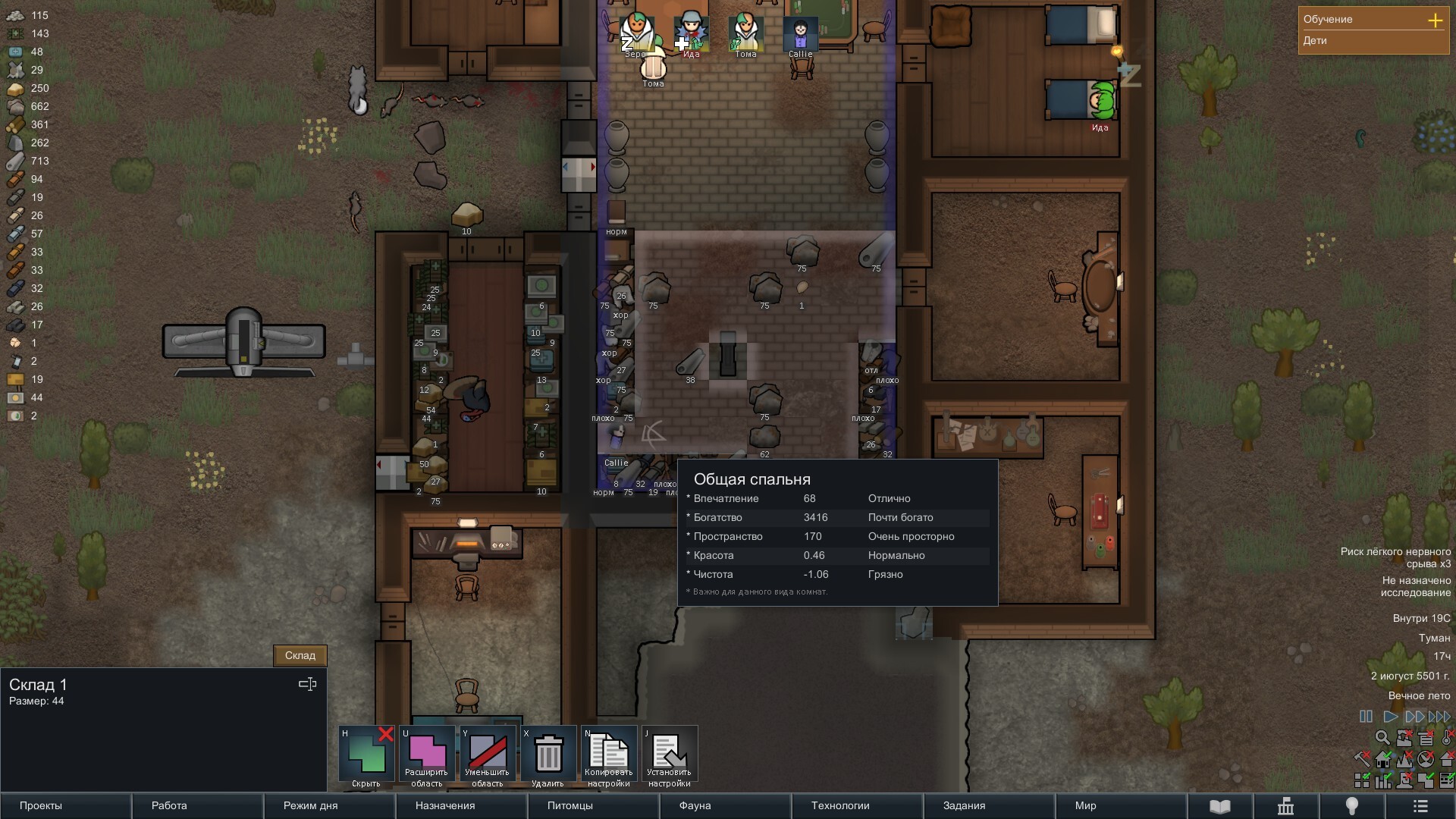Image resolution: width=1456 pixels, height=819 pixels.
Task: Choose Расширить область to expand the zone
Action: [427, 755]
